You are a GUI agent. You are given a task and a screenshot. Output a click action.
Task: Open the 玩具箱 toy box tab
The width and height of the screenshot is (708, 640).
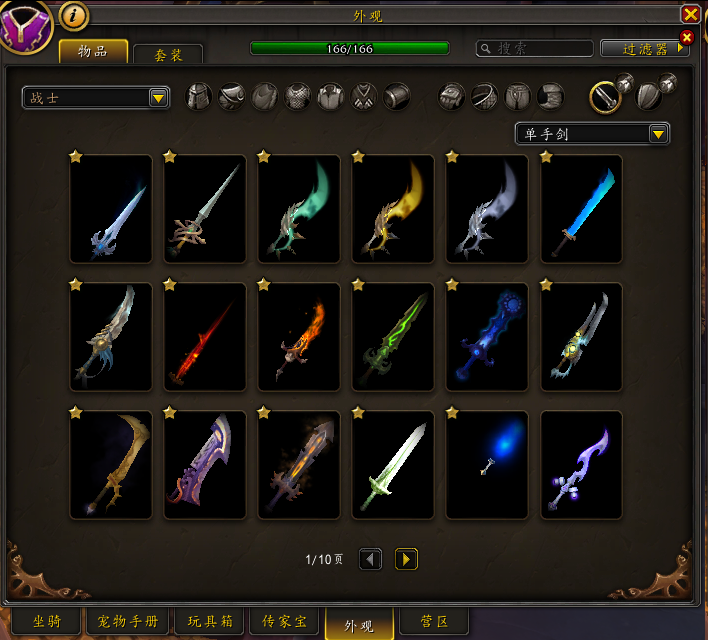coord(208,622)
